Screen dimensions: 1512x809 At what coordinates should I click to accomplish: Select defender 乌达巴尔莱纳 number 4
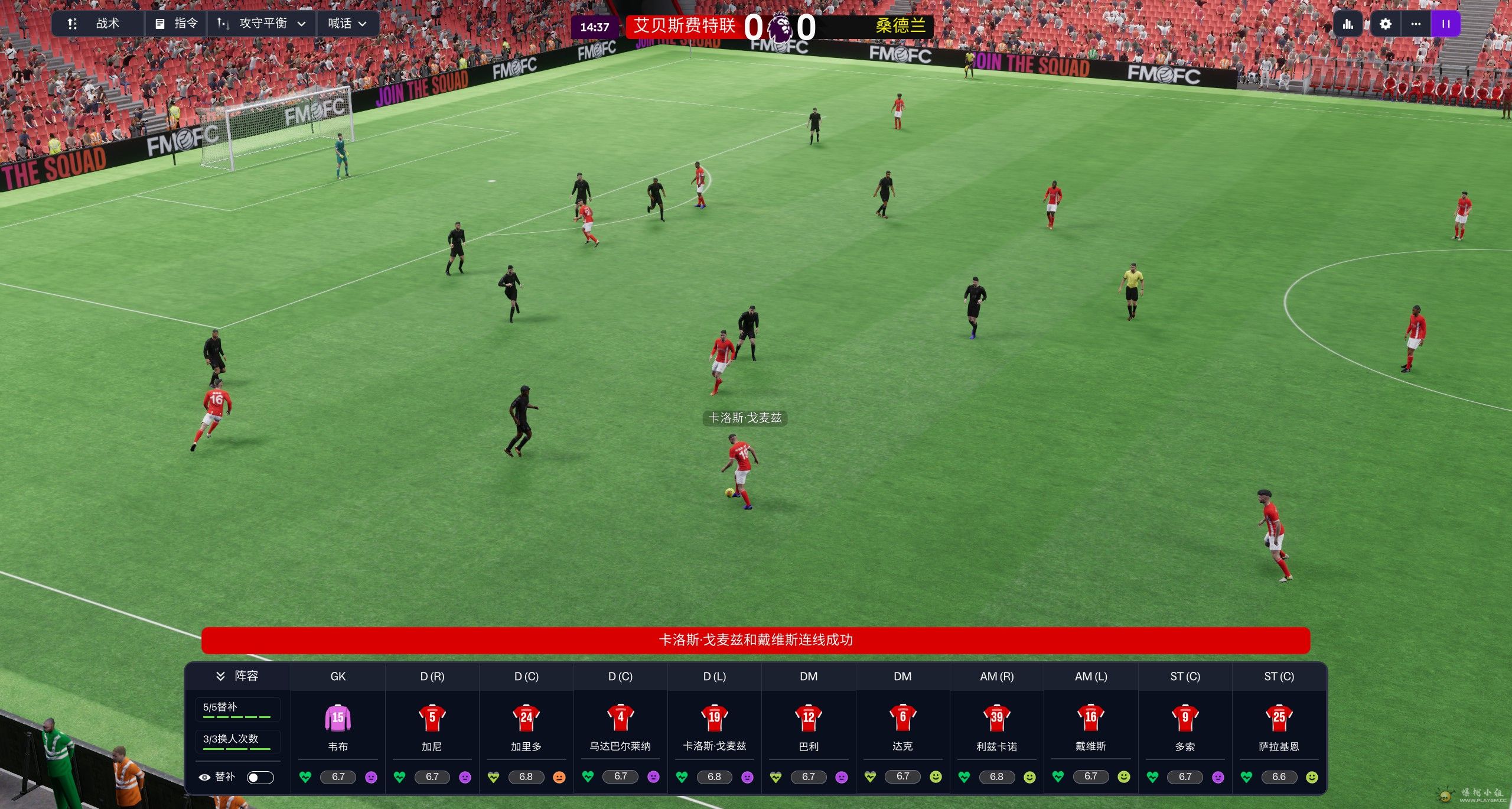pyautogui.click(x=620, y=717)
